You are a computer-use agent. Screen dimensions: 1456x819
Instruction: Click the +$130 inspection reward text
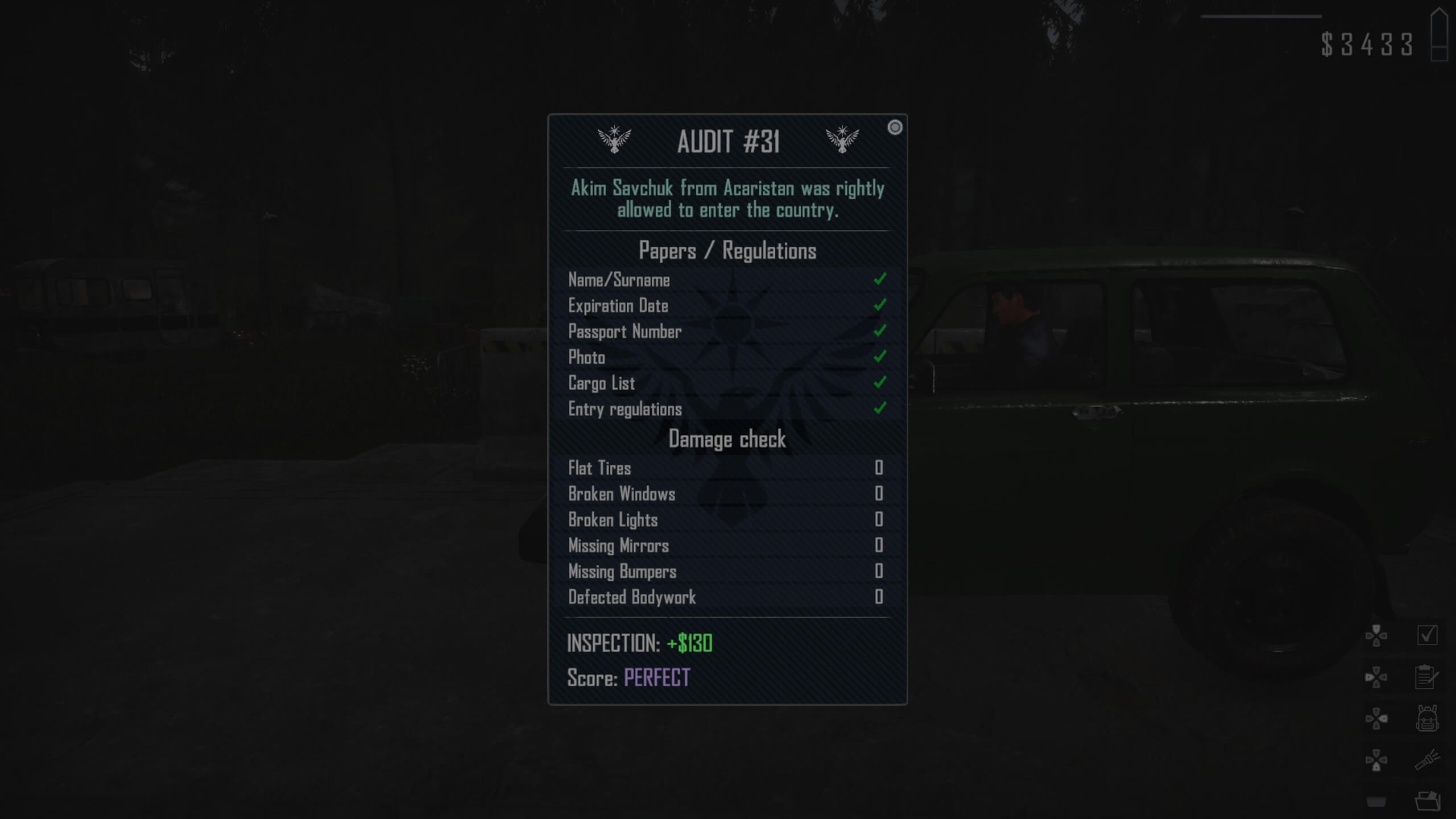coord(690,644)
